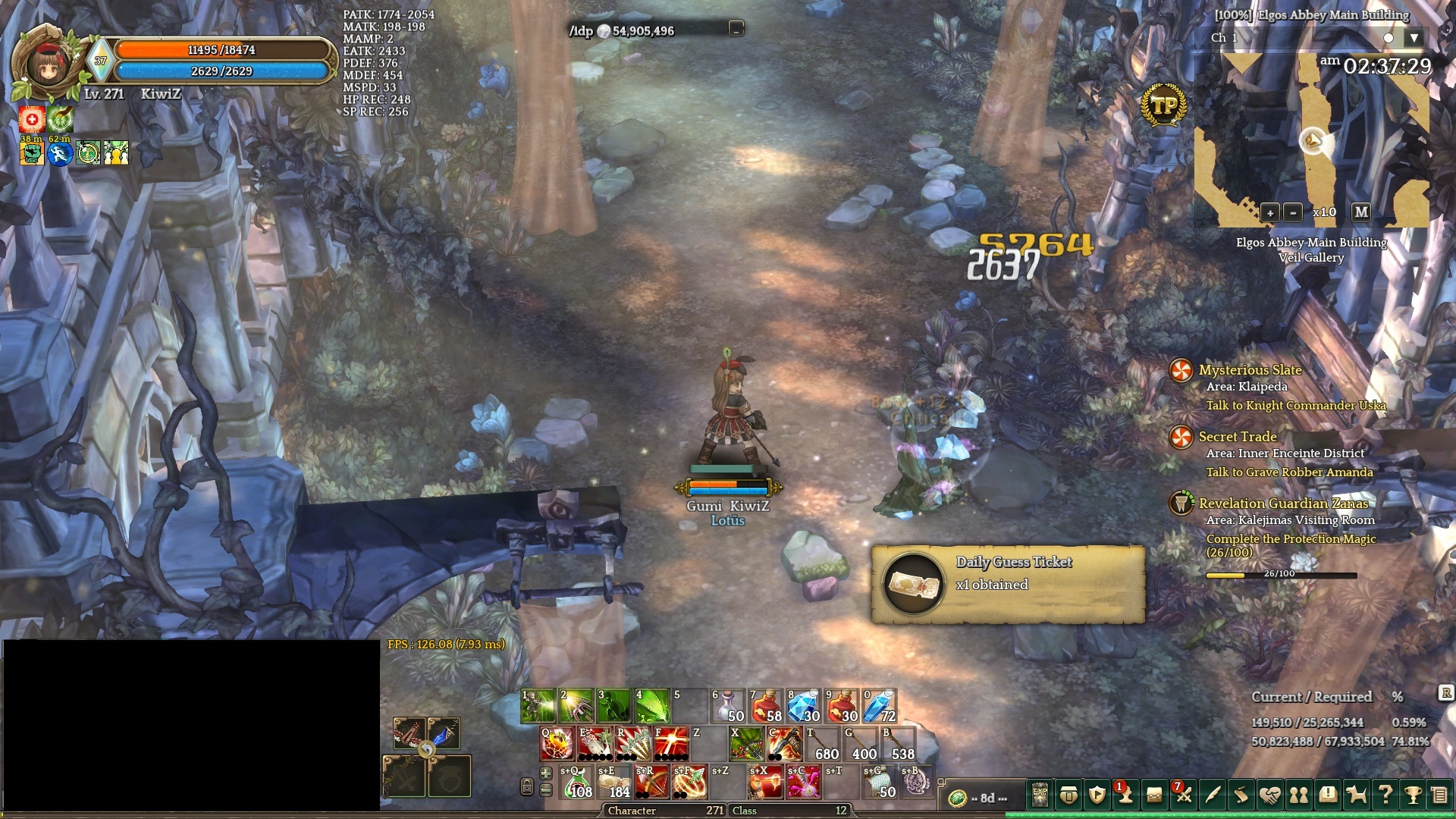The width and height of the screenshot is (1456, 819).
Task: Zoom in the minimap with the plus button
Action: pyautogui.click(x=1269, y=212)
